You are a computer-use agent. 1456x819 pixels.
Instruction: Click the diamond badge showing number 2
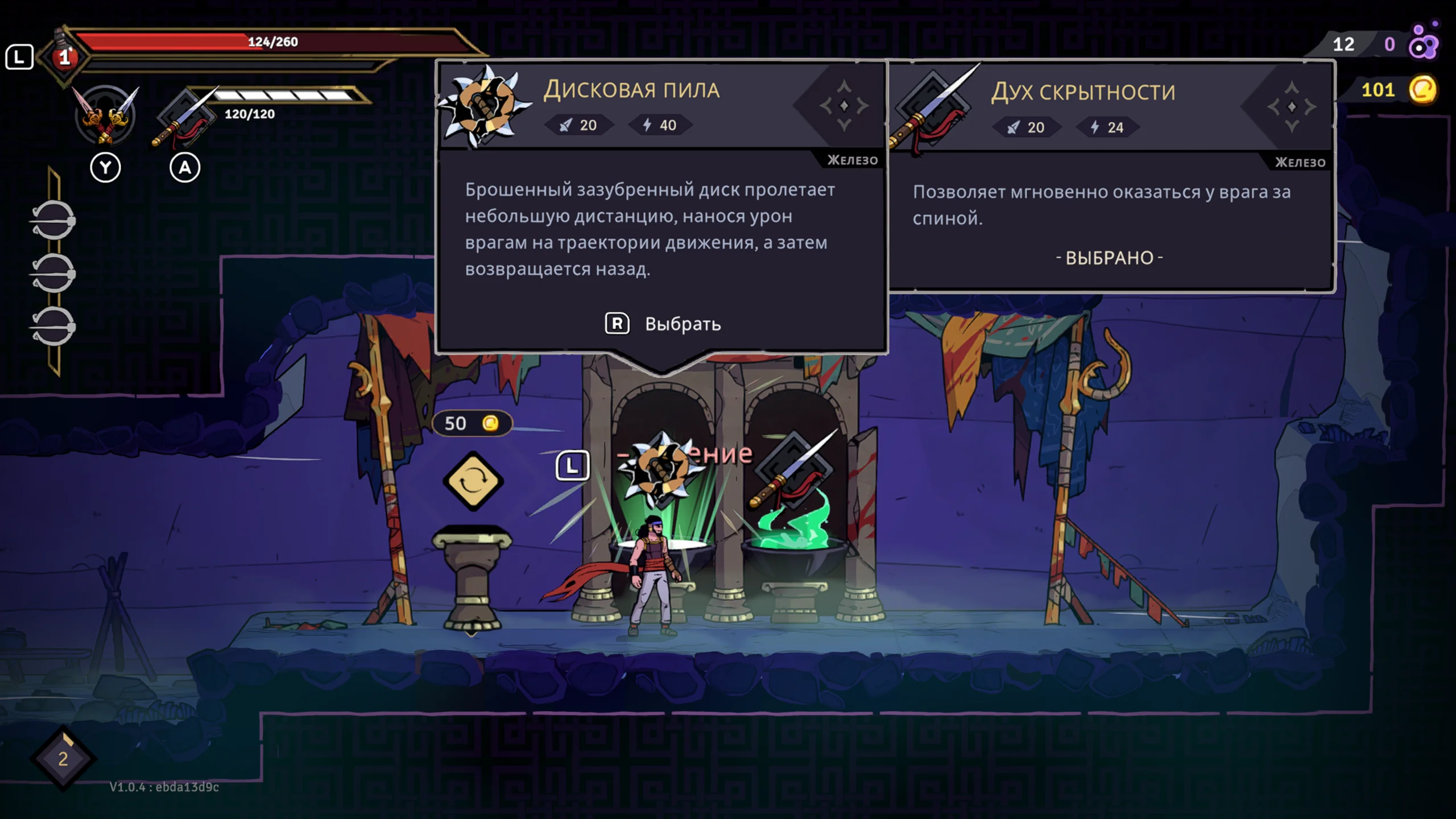coord(63,758)
